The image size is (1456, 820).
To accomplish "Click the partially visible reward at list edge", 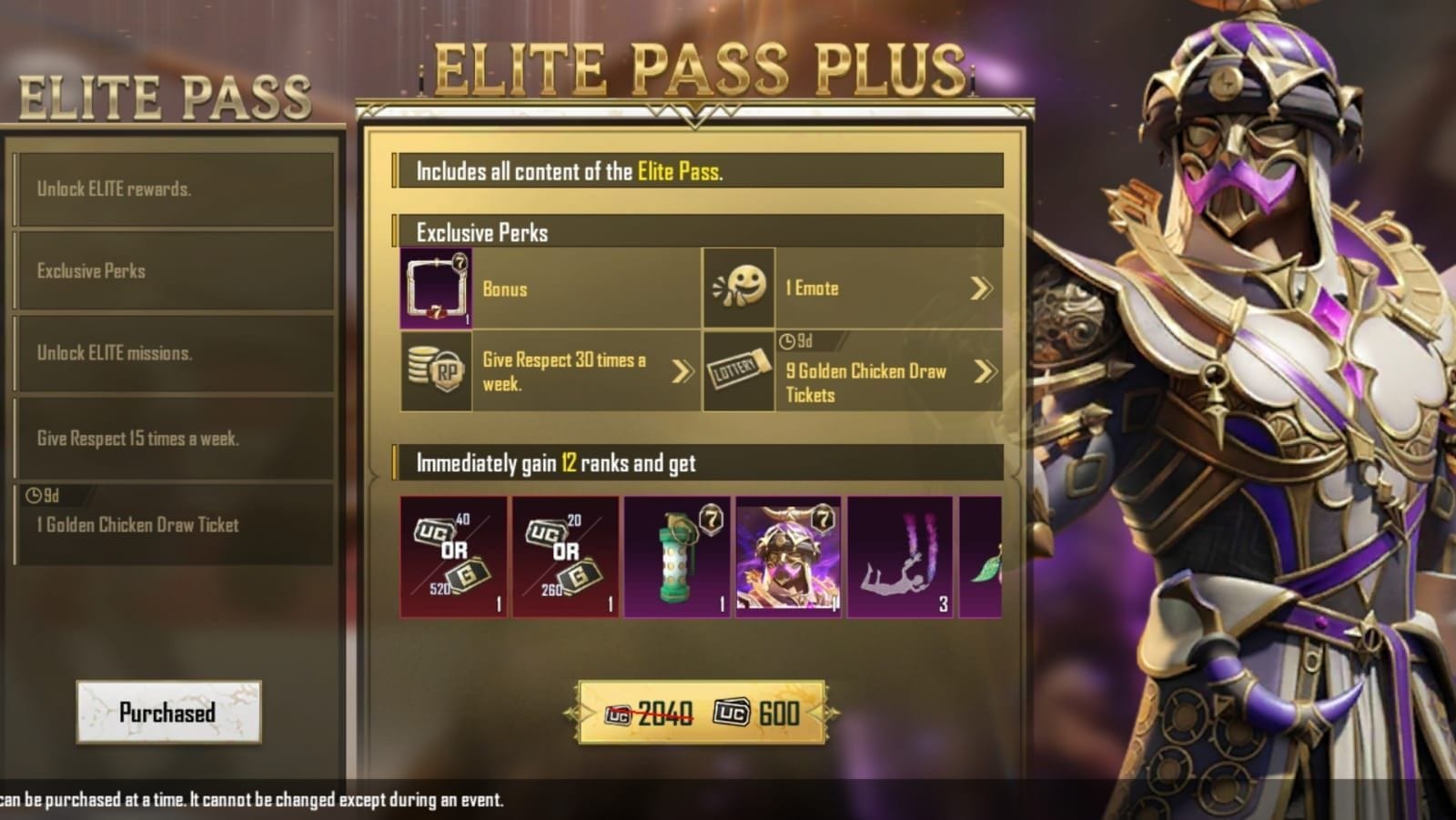I will coord(992,556).
